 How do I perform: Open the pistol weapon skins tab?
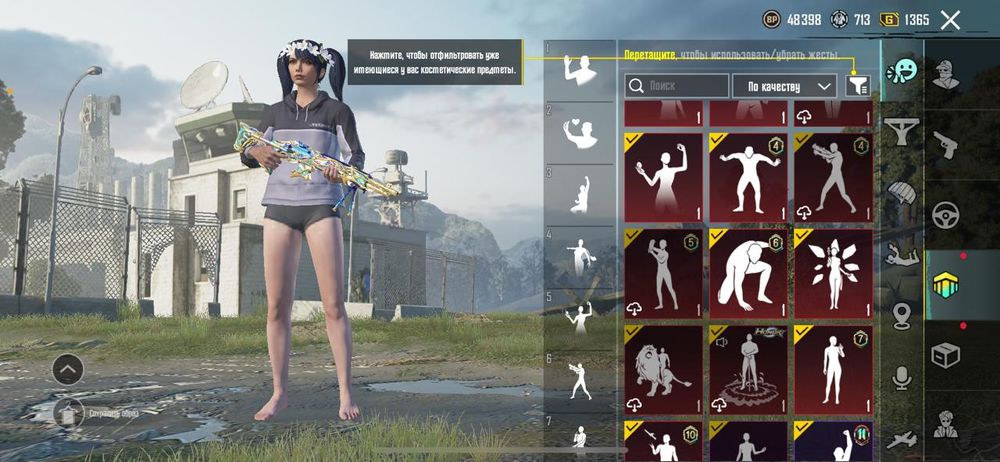tap(945, 144)
